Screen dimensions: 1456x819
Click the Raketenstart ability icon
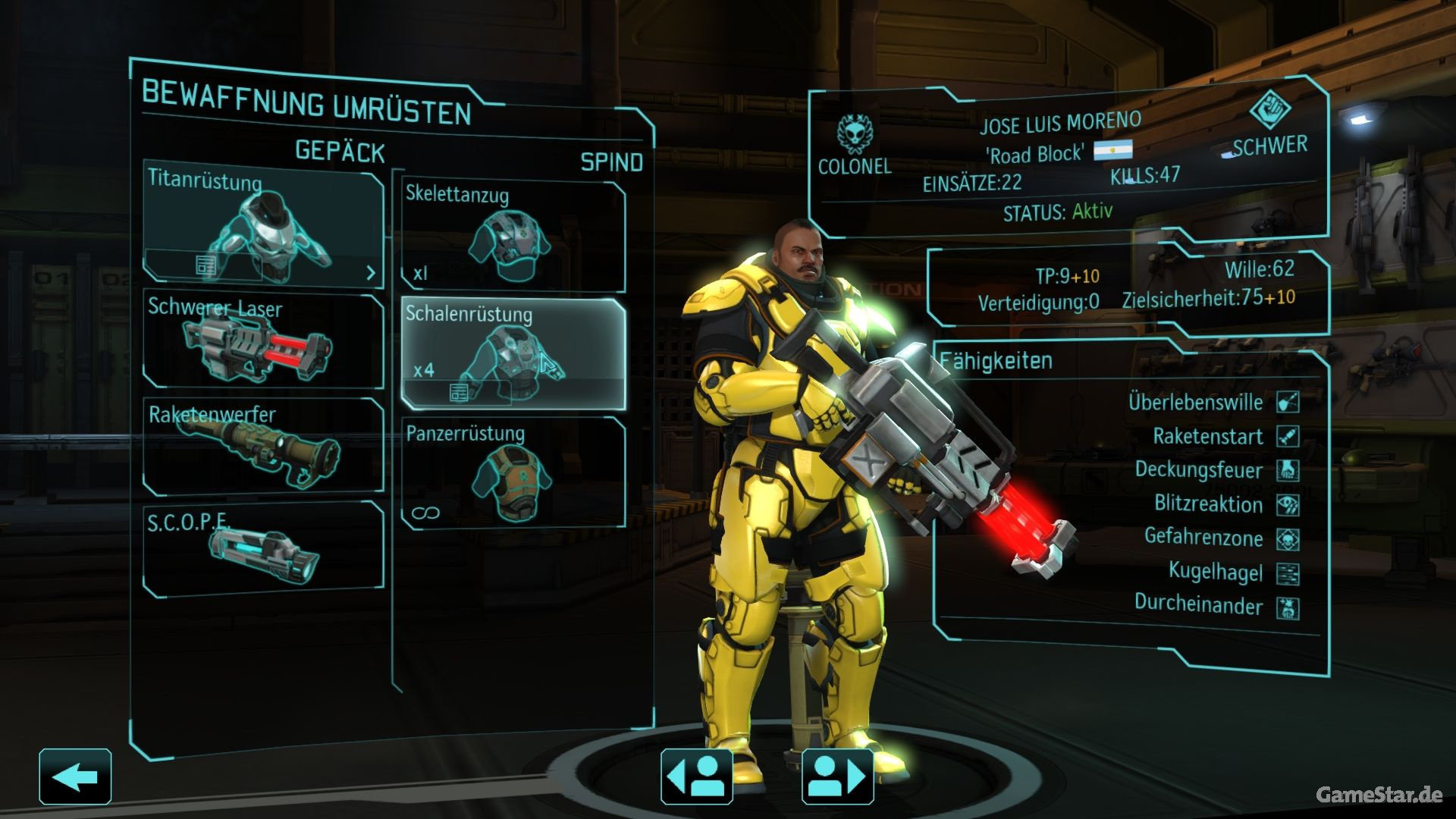coord(1288,436)
